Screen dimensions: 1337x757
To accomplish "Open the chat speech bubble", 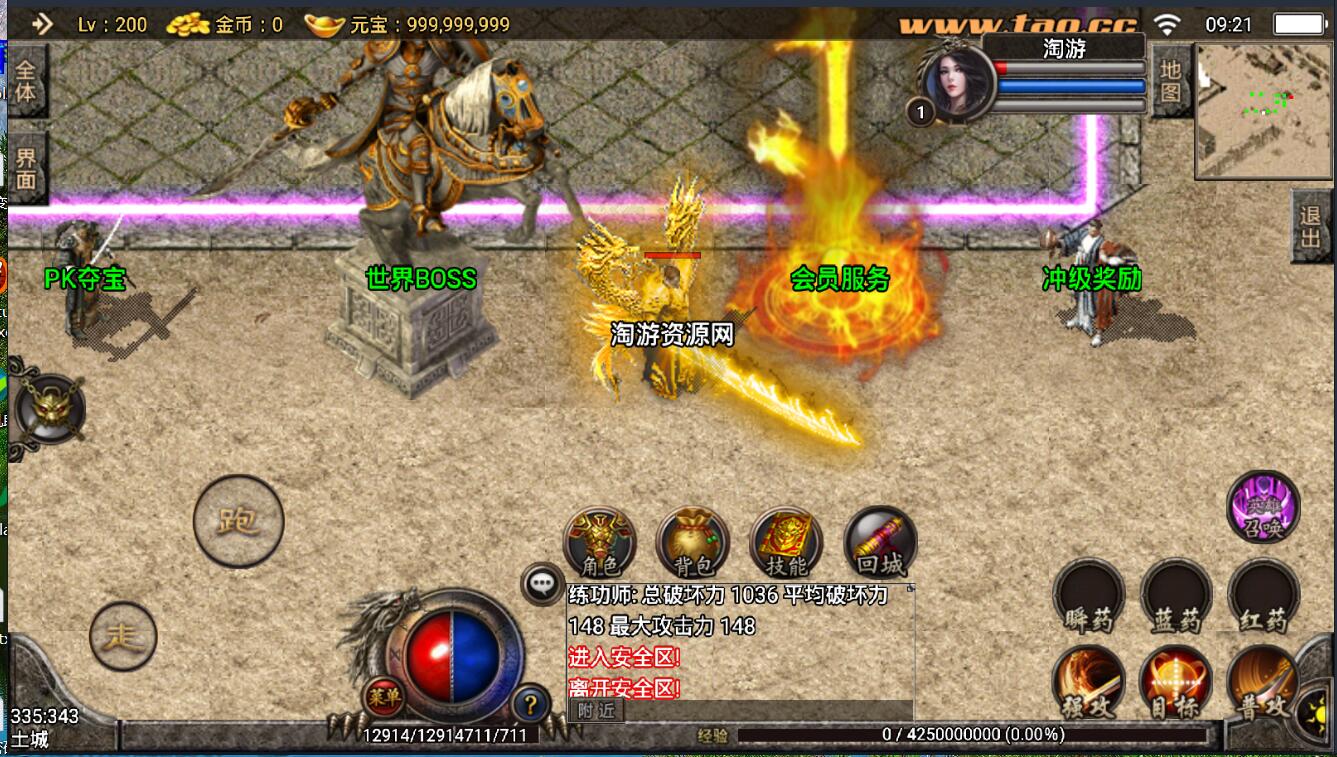I will [543, 583].
